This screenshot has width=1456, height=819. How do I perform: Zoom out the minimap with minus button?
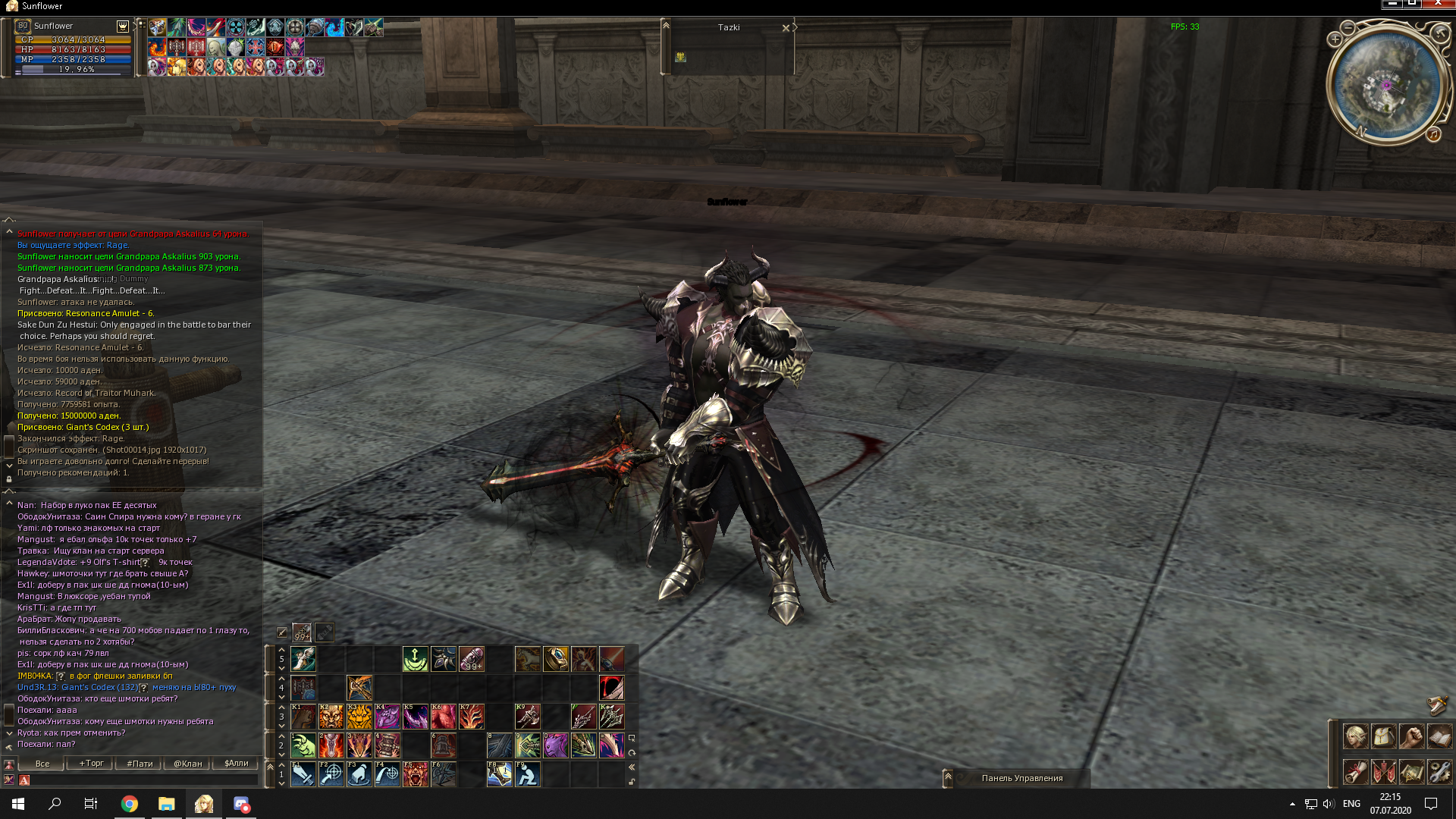1348,28
